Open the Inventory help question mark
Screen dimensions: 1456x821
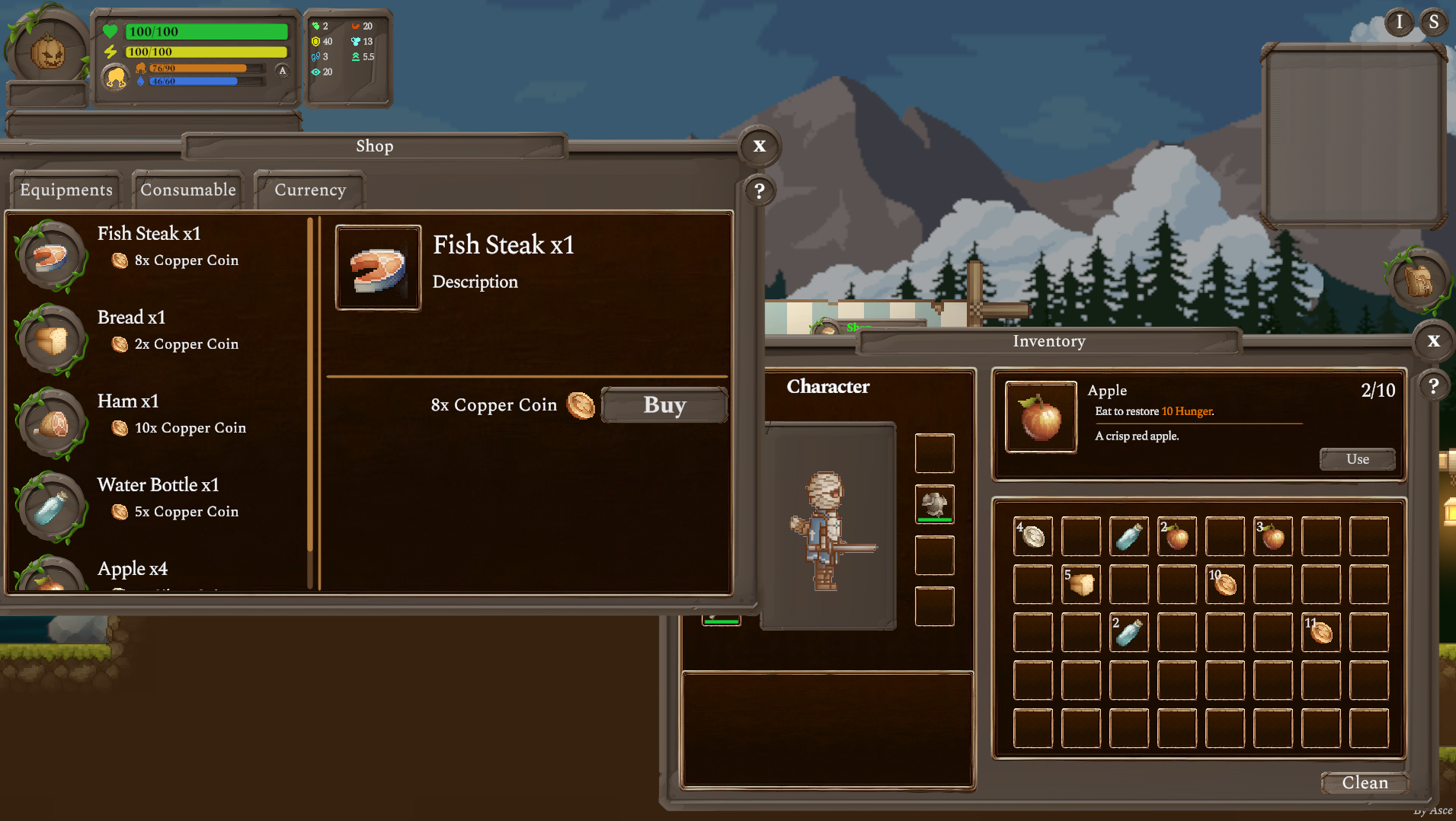point(1433,386)
